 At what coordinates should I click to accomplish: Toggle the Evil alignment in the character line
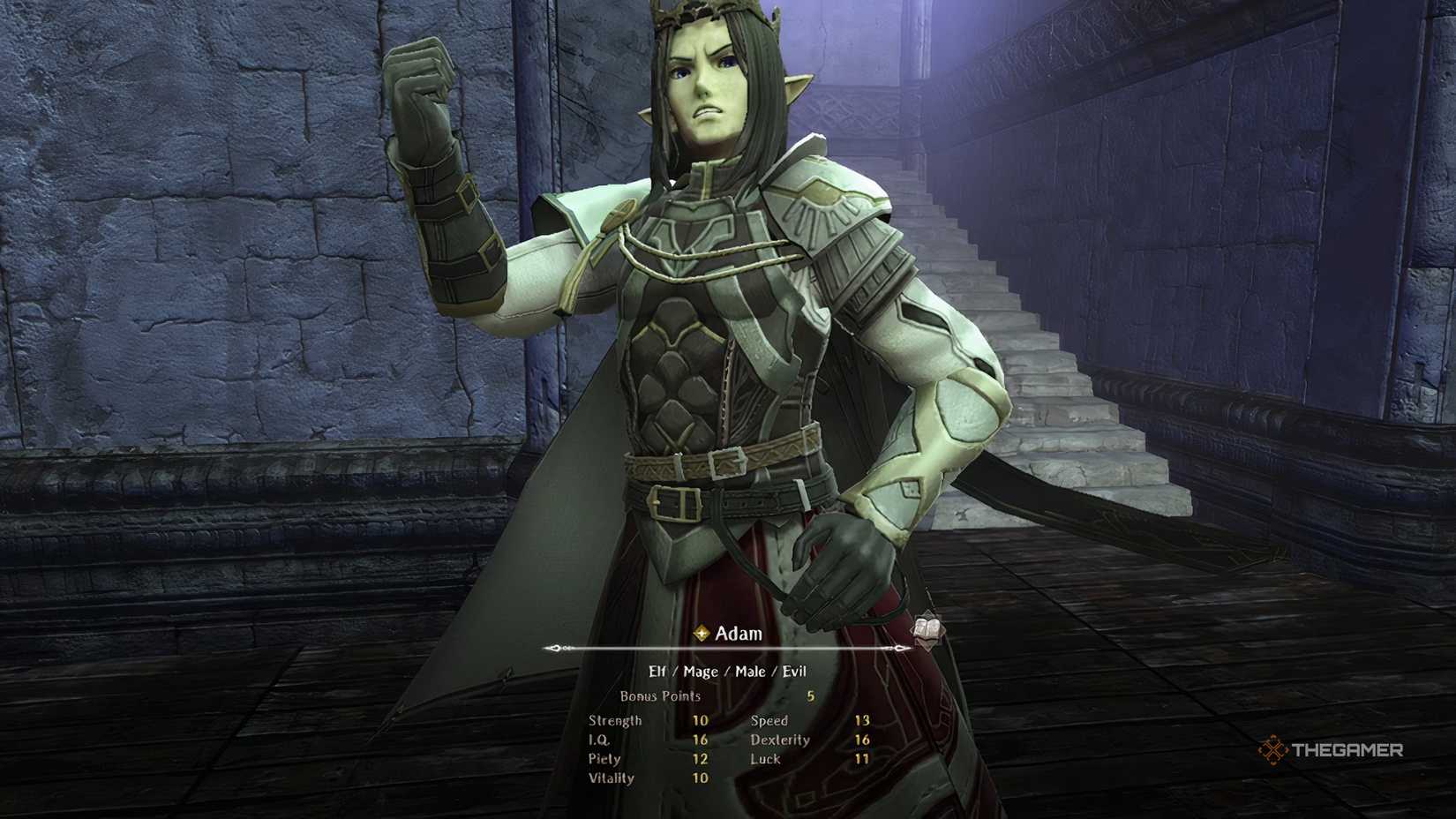point(793,671)
